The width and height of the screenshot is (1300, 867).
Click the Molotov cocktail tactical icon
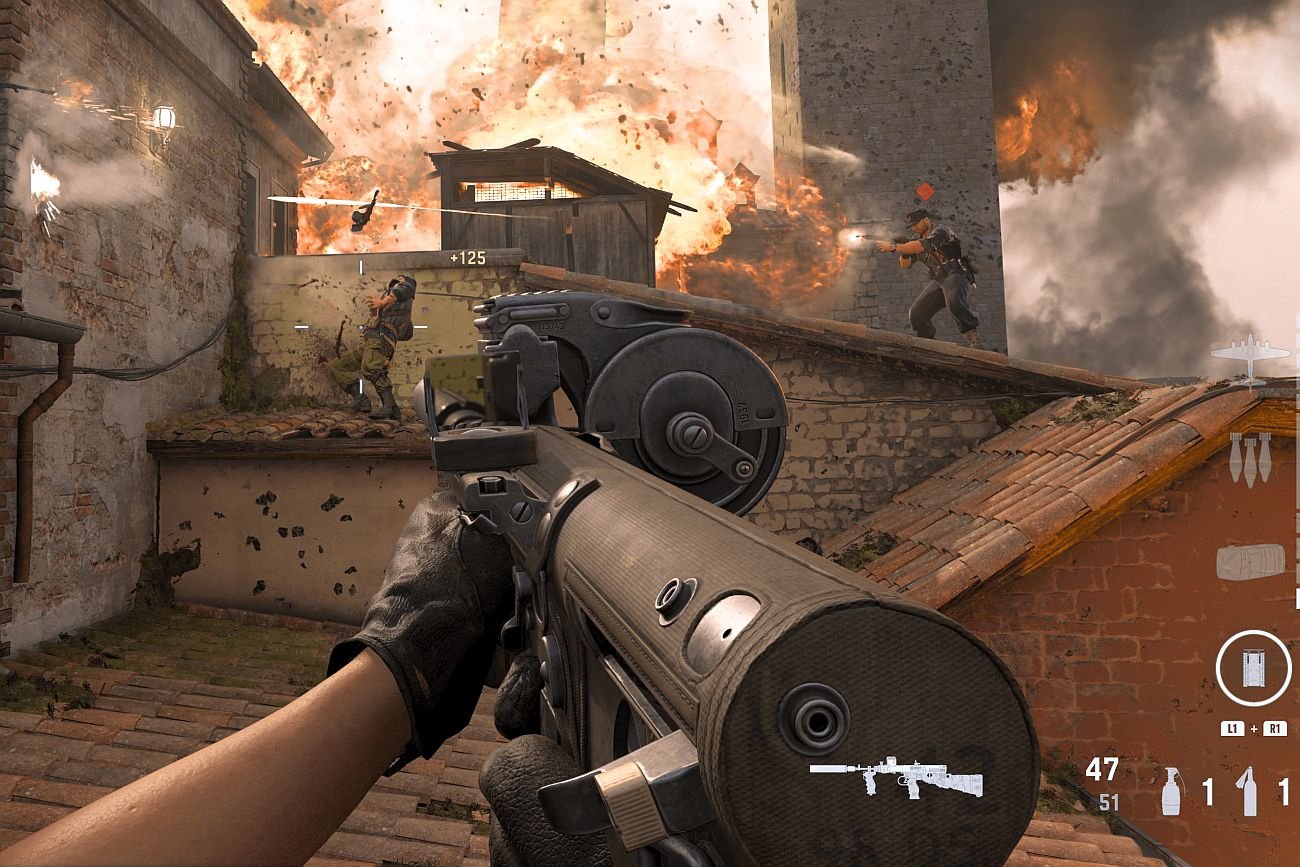pos(1249,790)
